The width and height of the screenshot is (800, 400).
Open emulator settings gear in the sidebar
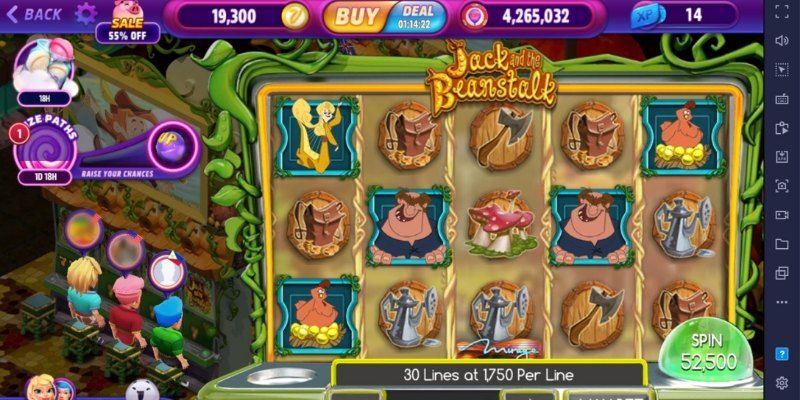pos(782,383)
